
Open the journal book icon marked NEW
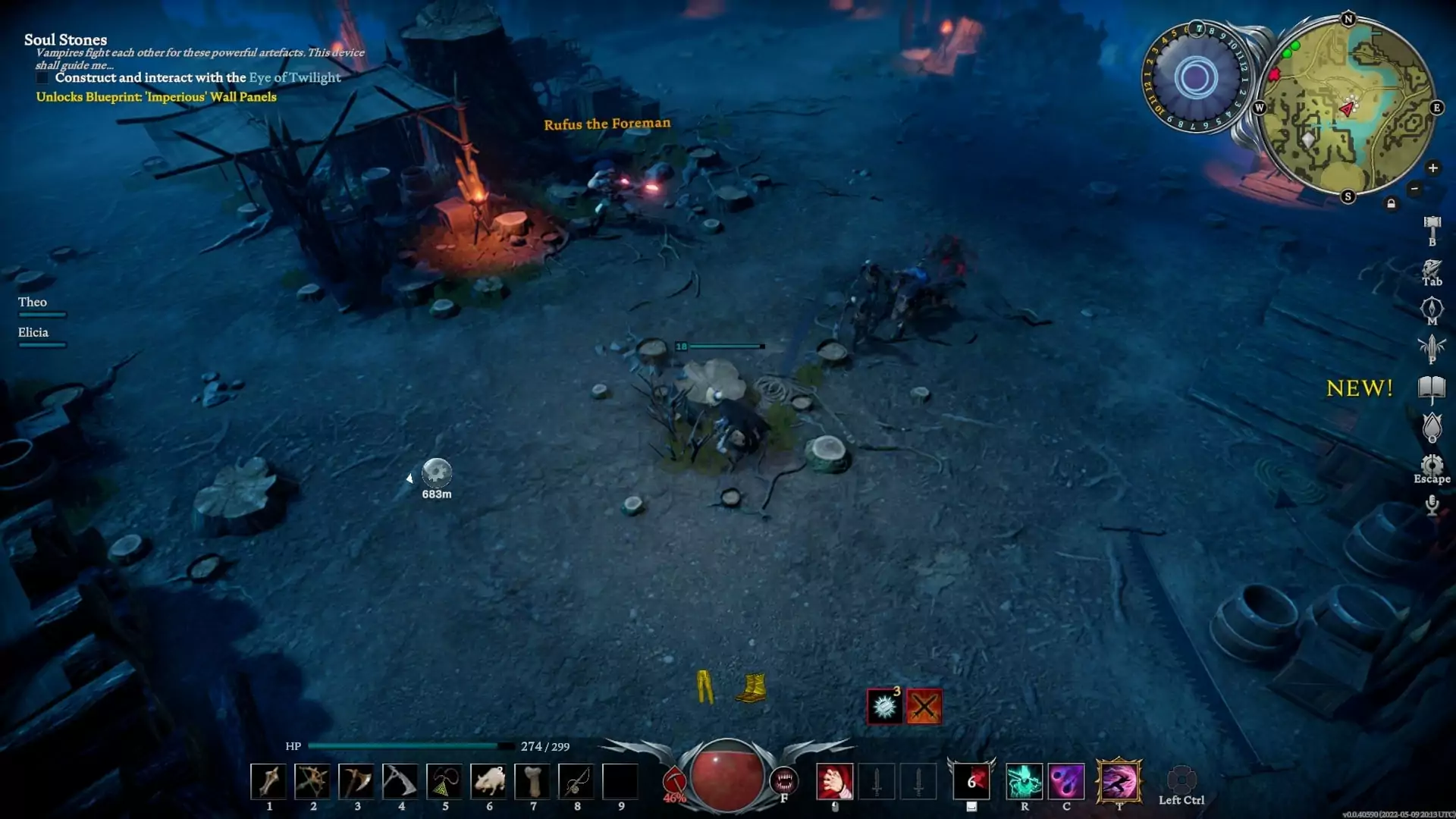click(x=1432, y=389)
